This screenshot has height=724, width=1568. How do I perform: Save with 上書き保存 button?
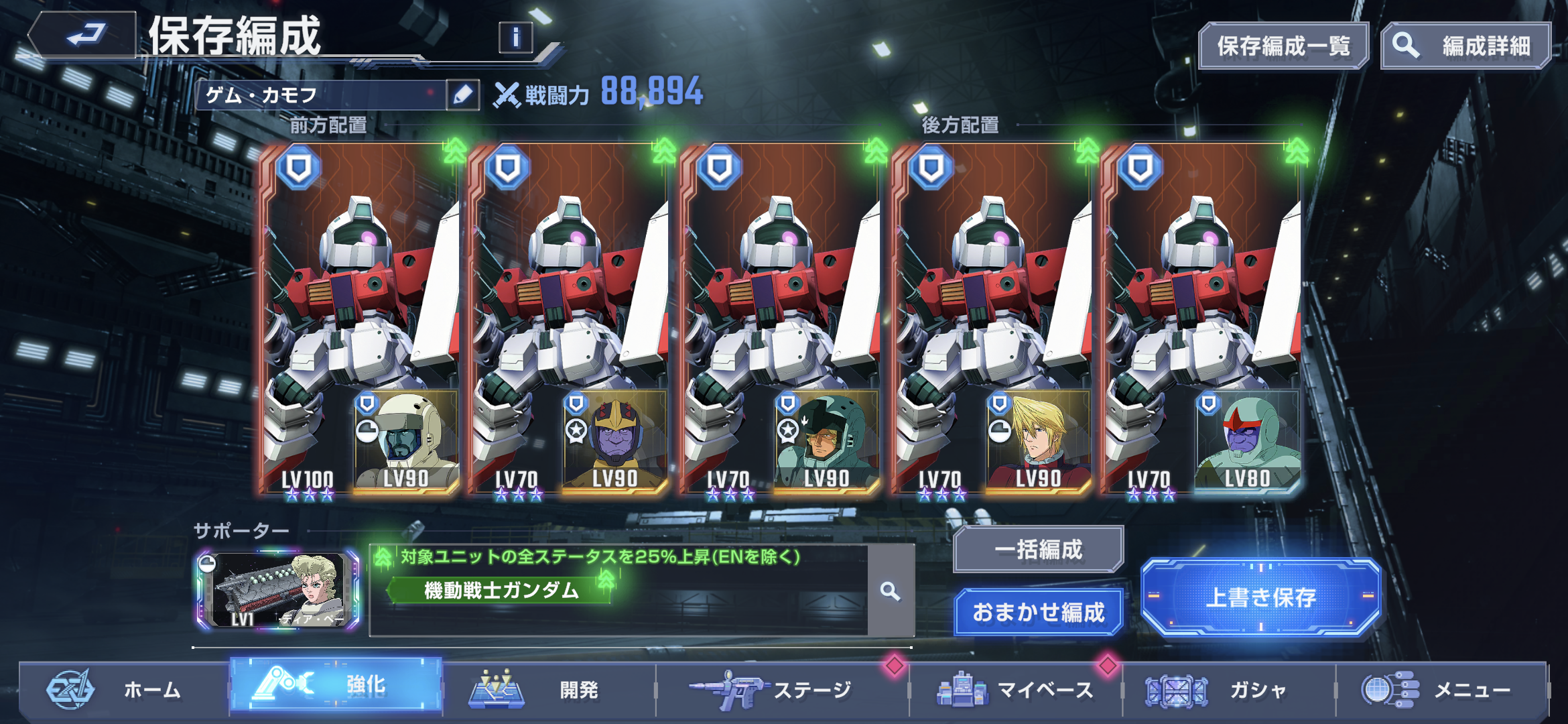point(1260,597)
